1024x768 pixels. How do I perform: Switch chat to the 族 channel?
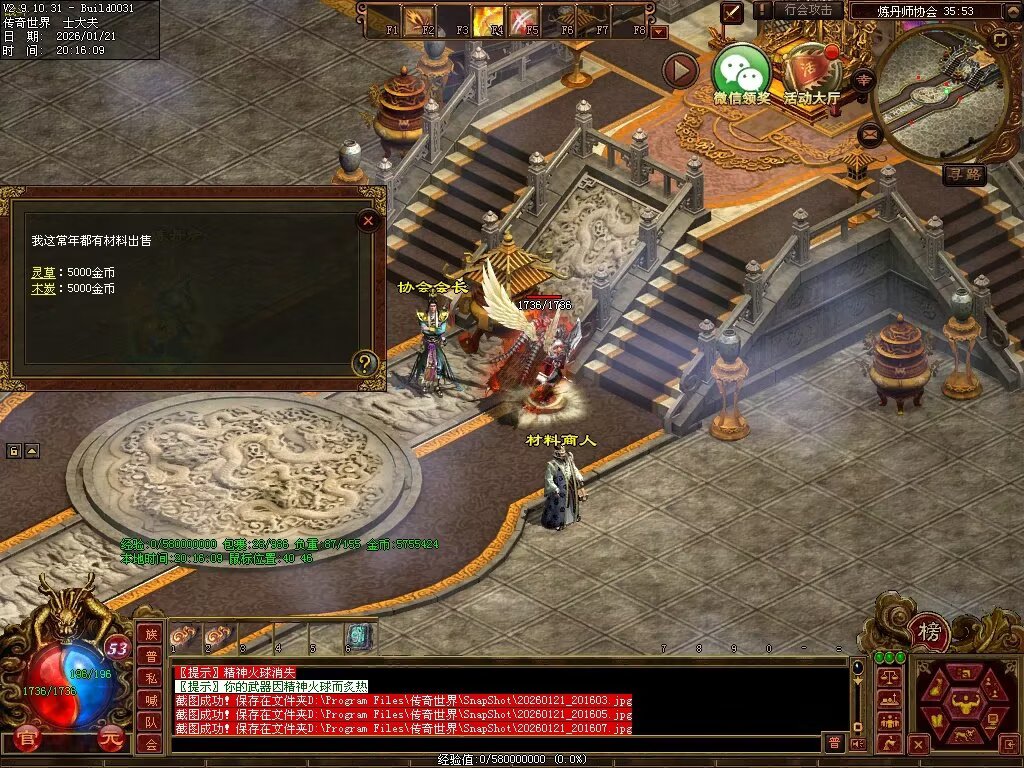(x=150, y=634)
